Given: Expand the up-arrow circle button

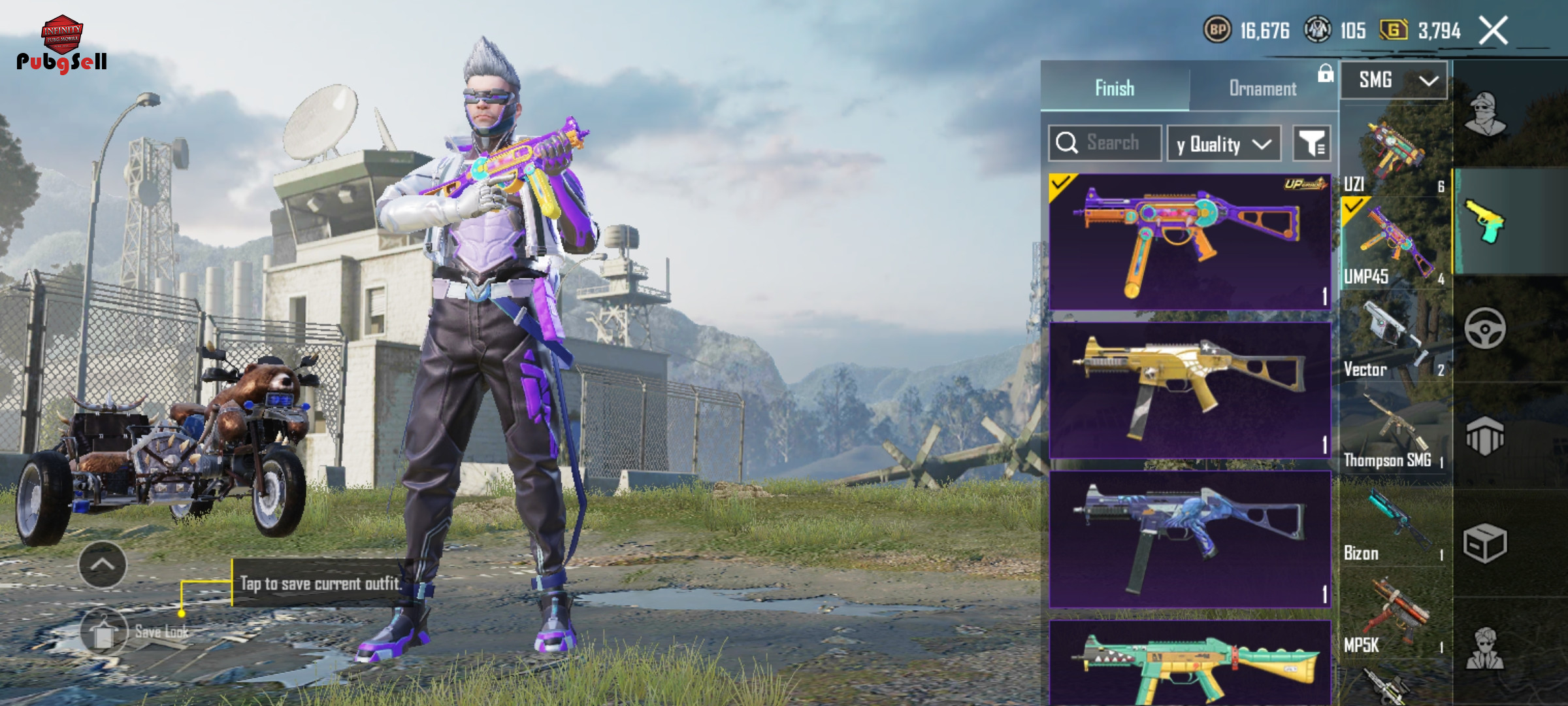Looking at the screenshot, I should (103, 565).
